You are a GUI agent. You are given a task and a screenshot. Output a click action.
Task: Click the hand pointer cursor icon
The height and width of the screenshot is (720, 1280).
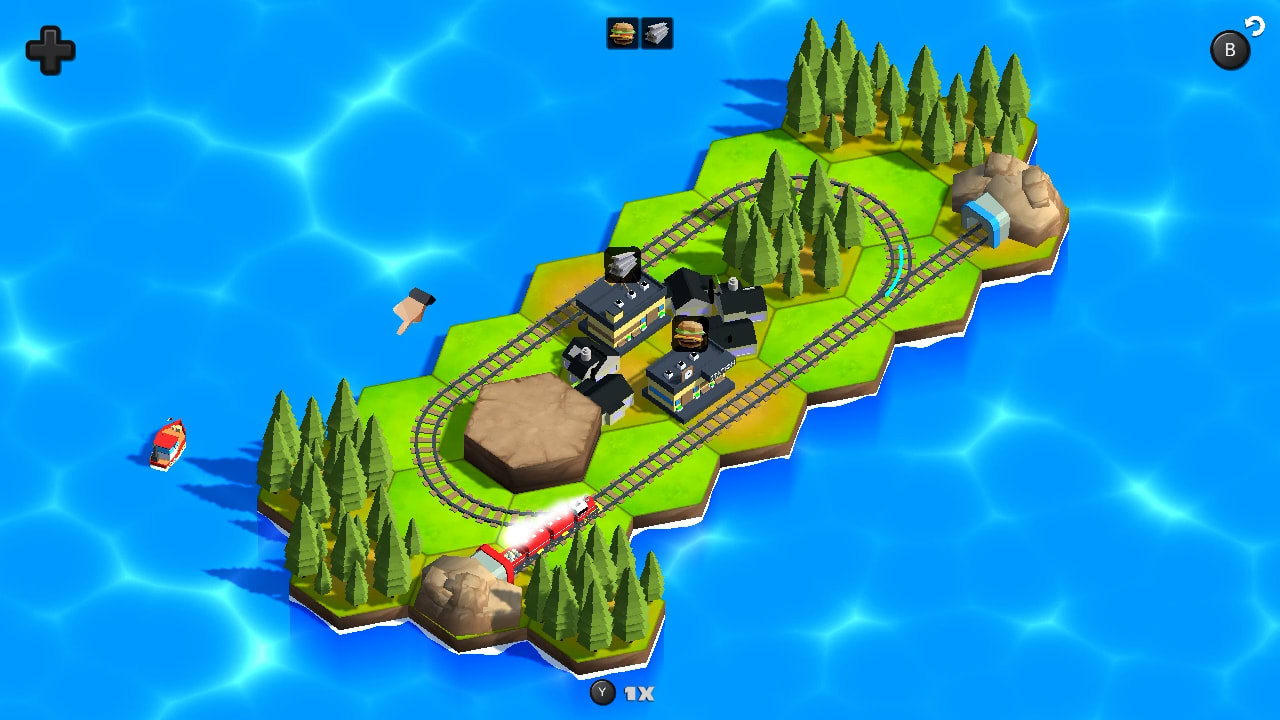[410, 307]
